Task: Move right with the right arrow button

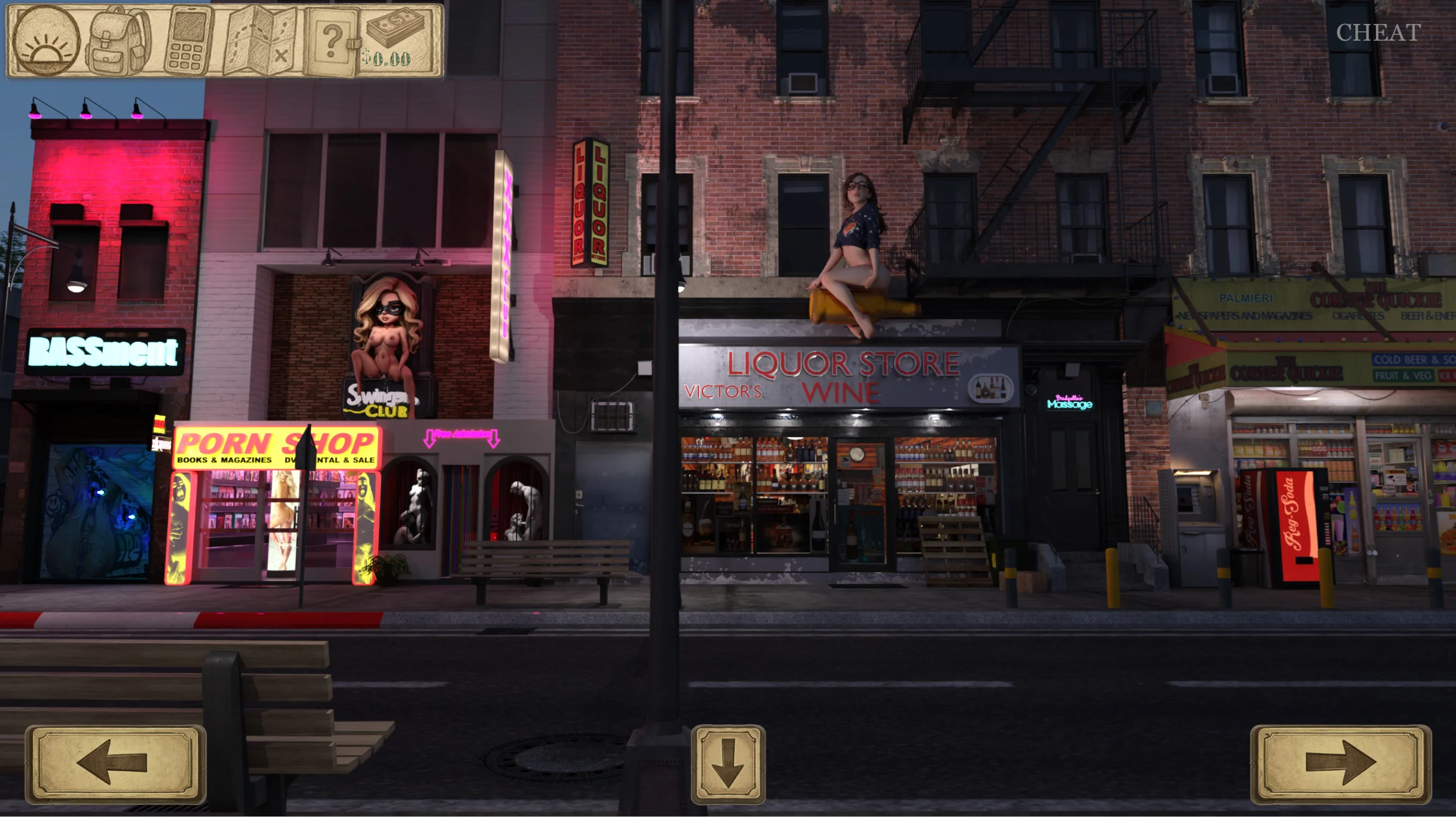Action: pos(1340,763)
